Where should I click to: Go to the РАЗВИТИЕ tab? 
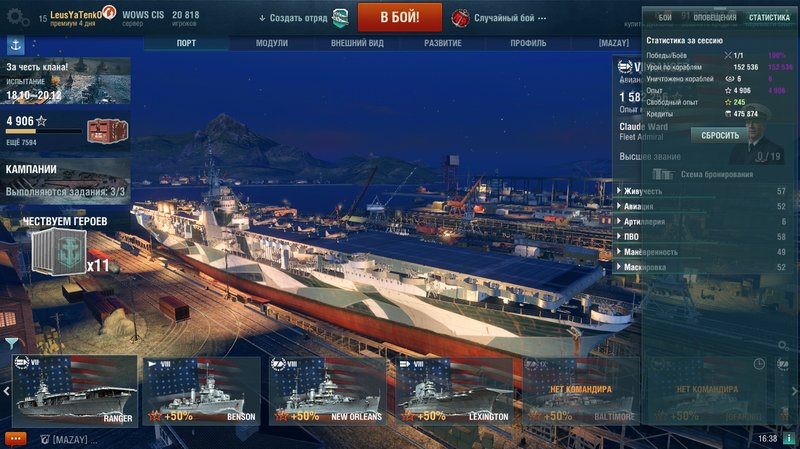tap(442, 43)
